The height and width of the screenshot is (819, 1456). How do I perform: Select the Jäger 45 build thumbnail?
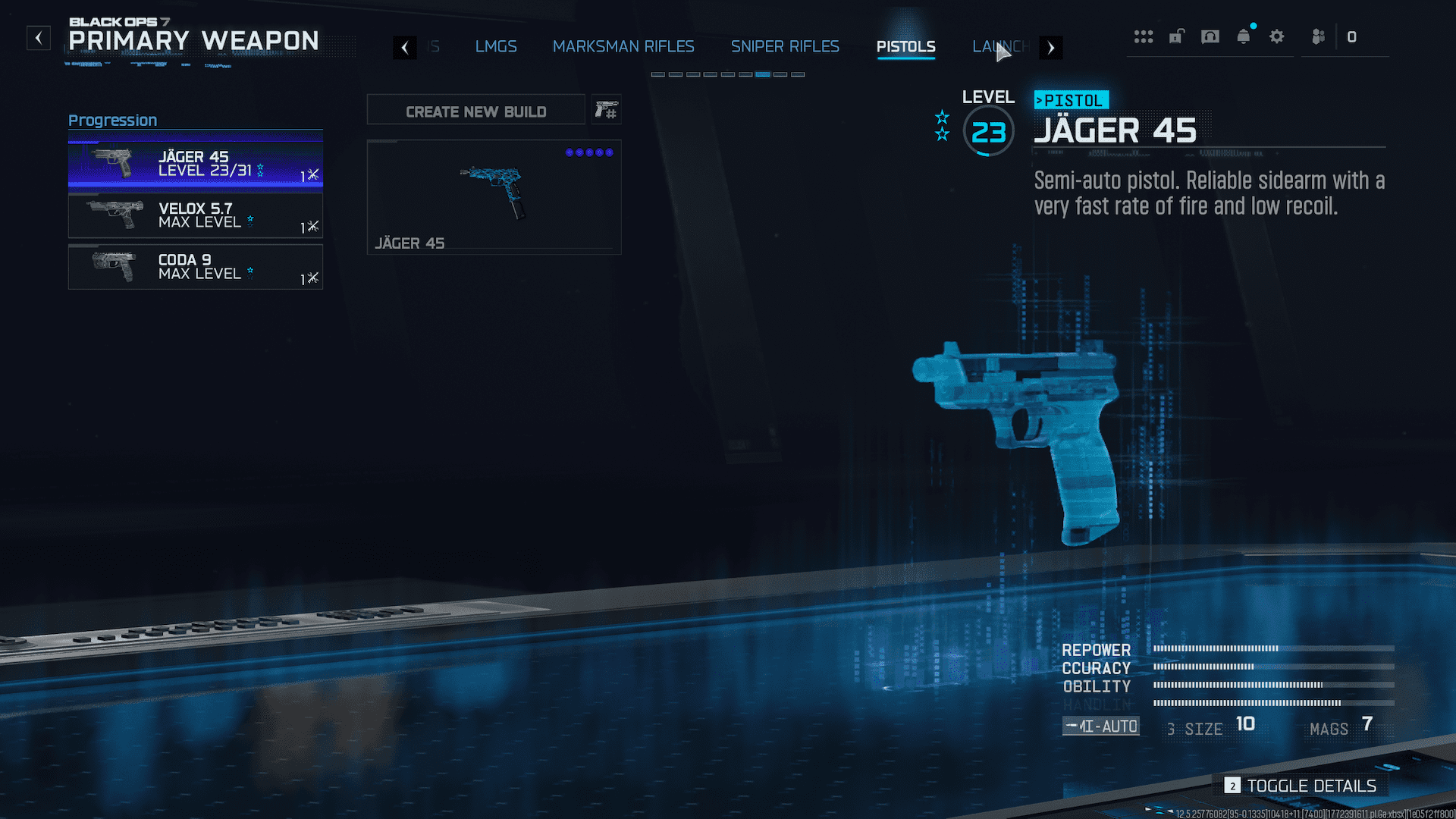[494, 196]
